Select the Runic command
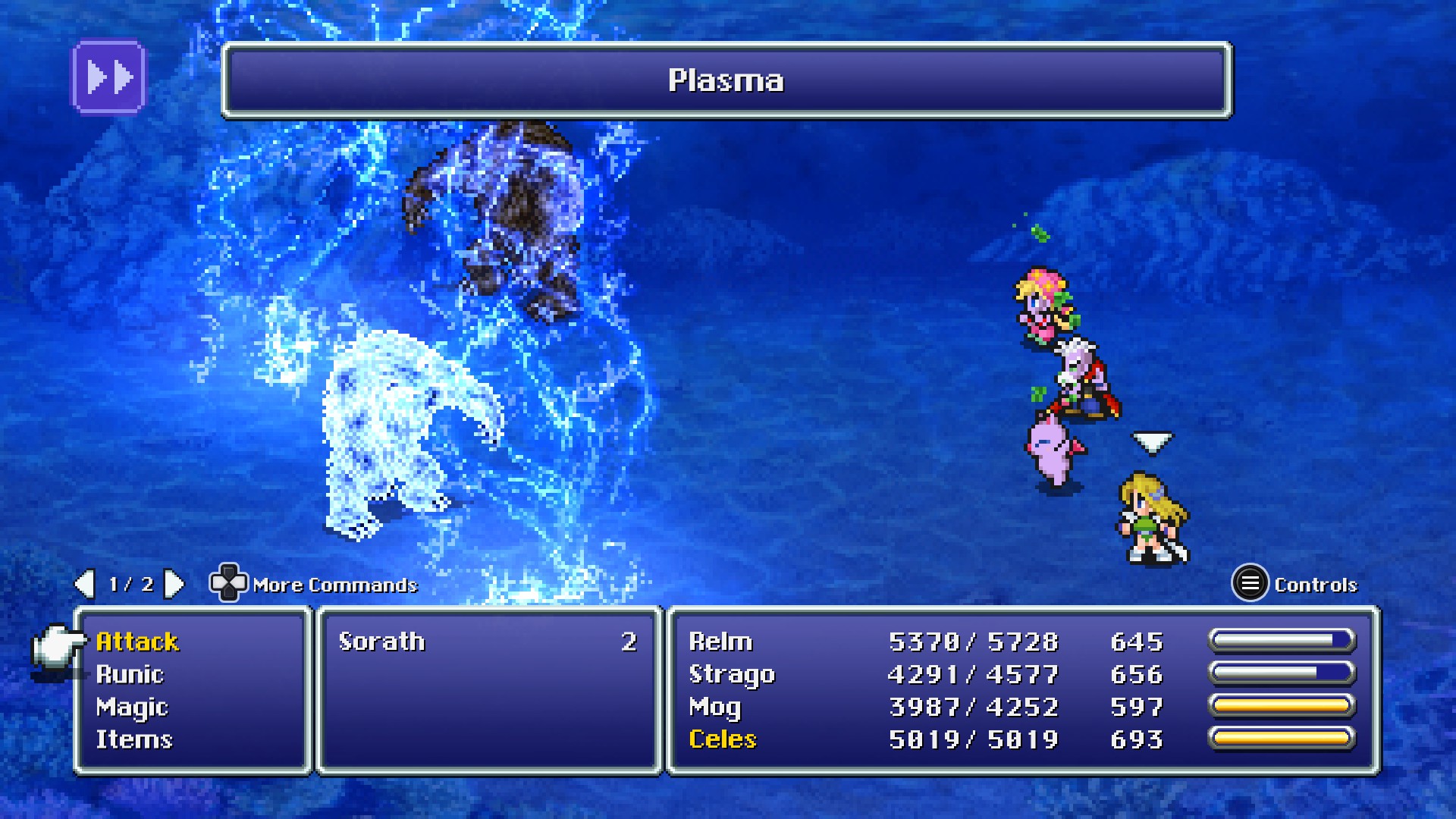 (130, 675)
